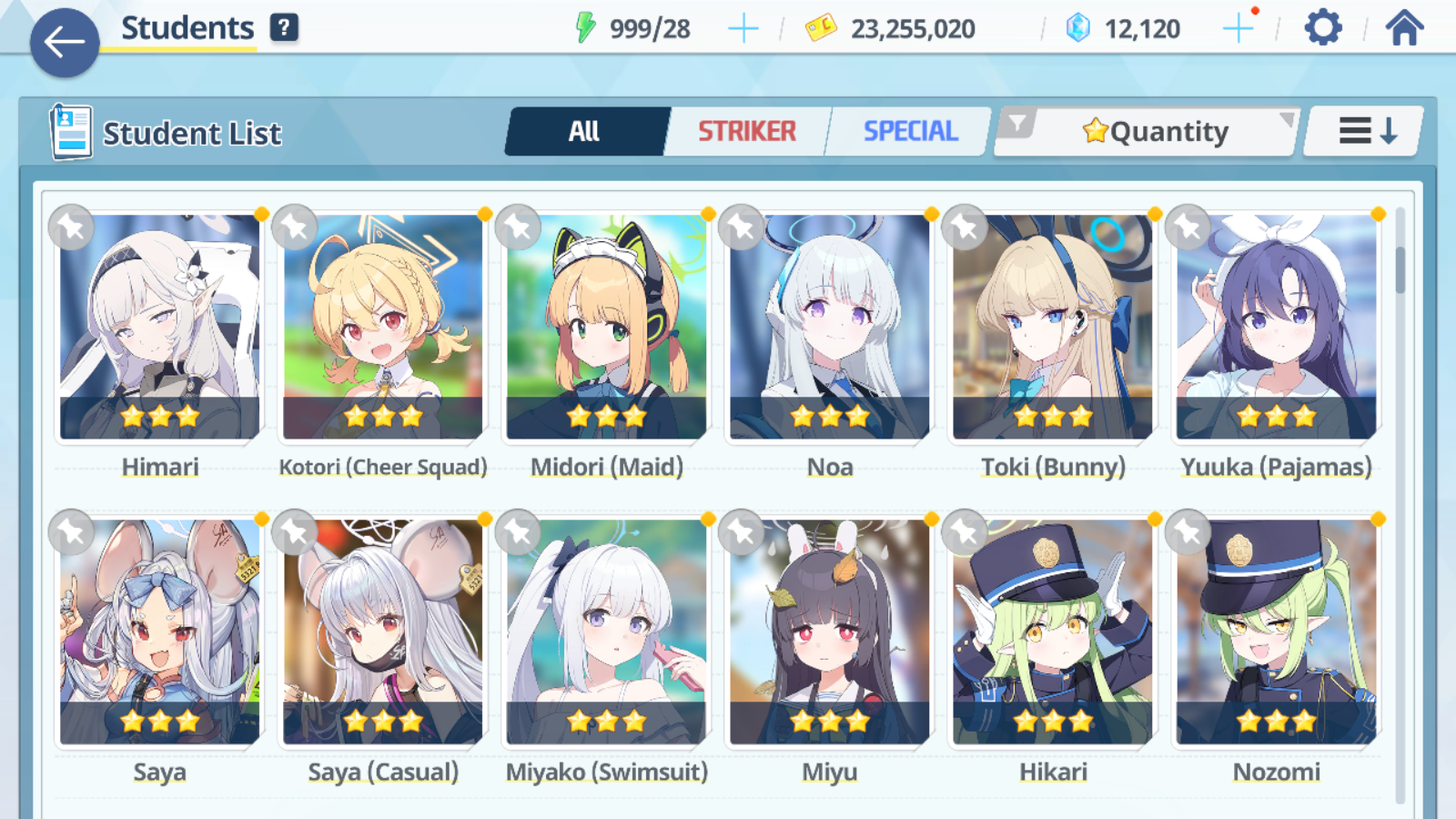
Task: Open Toki (Bunny) student card
Action: [1053, 328]
